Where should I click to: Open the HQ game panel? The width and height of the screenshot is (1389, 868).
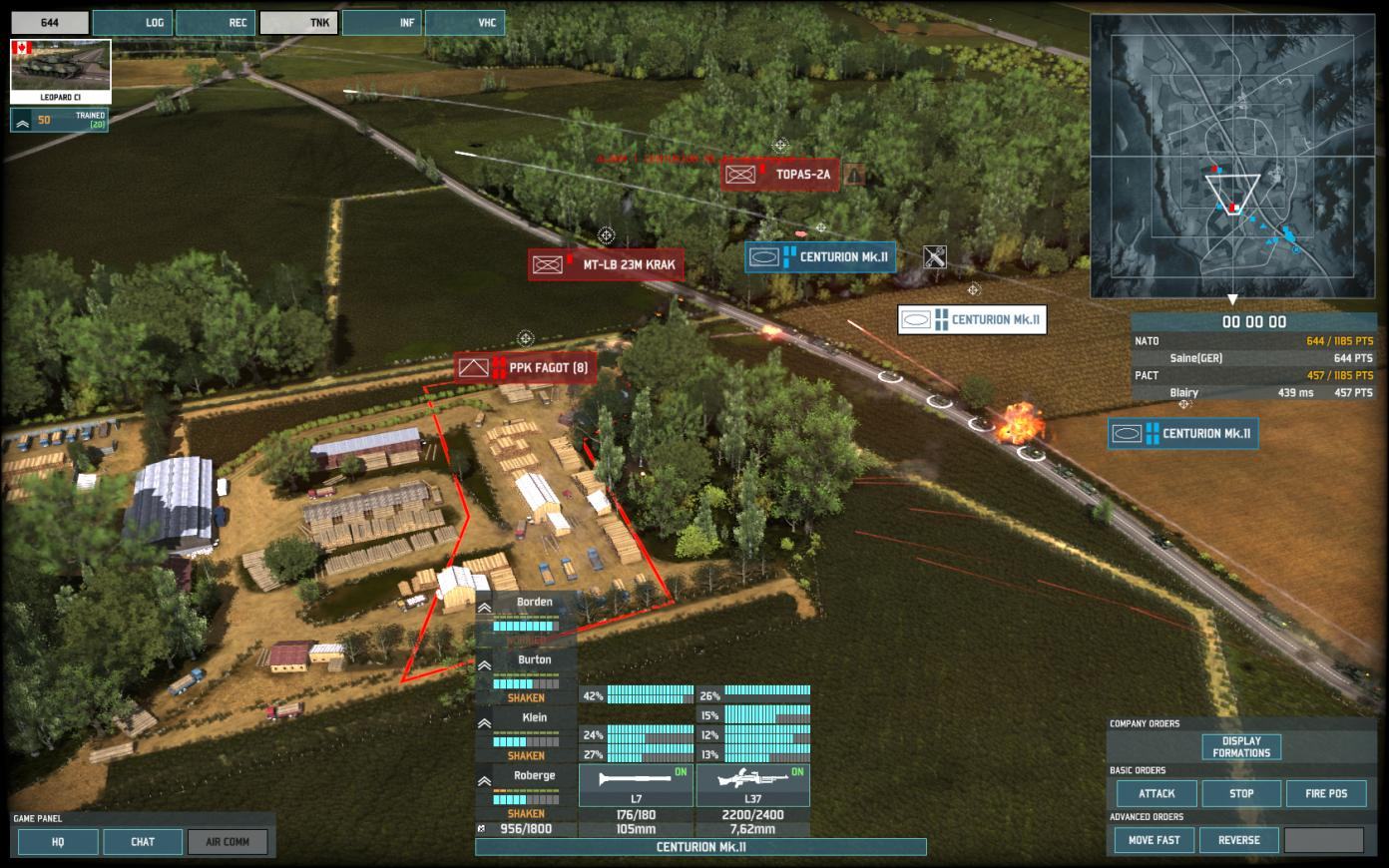[x=58, y=842]
